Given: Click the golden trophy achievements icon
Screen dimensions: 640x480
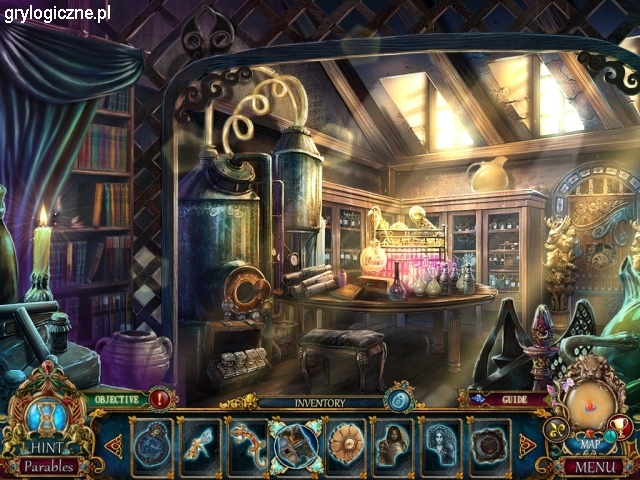Looking at the screenshot, I should click(x=623, y=427).
